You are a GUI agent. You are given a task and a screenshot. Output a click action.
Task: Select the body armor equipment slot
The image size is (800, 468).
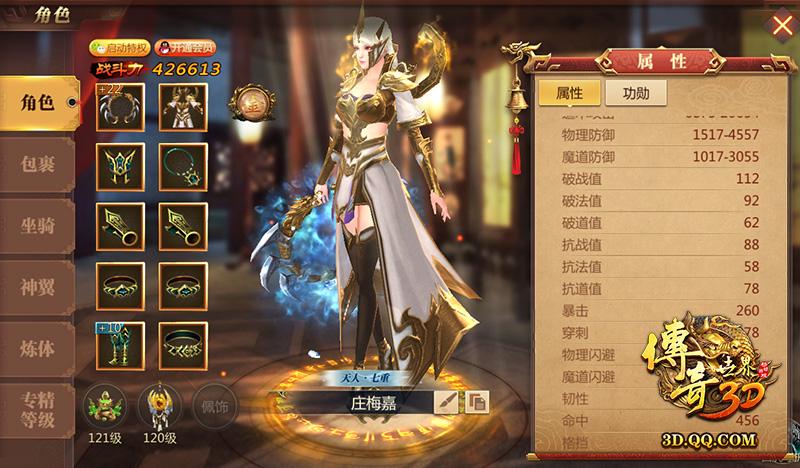[182, 106]
